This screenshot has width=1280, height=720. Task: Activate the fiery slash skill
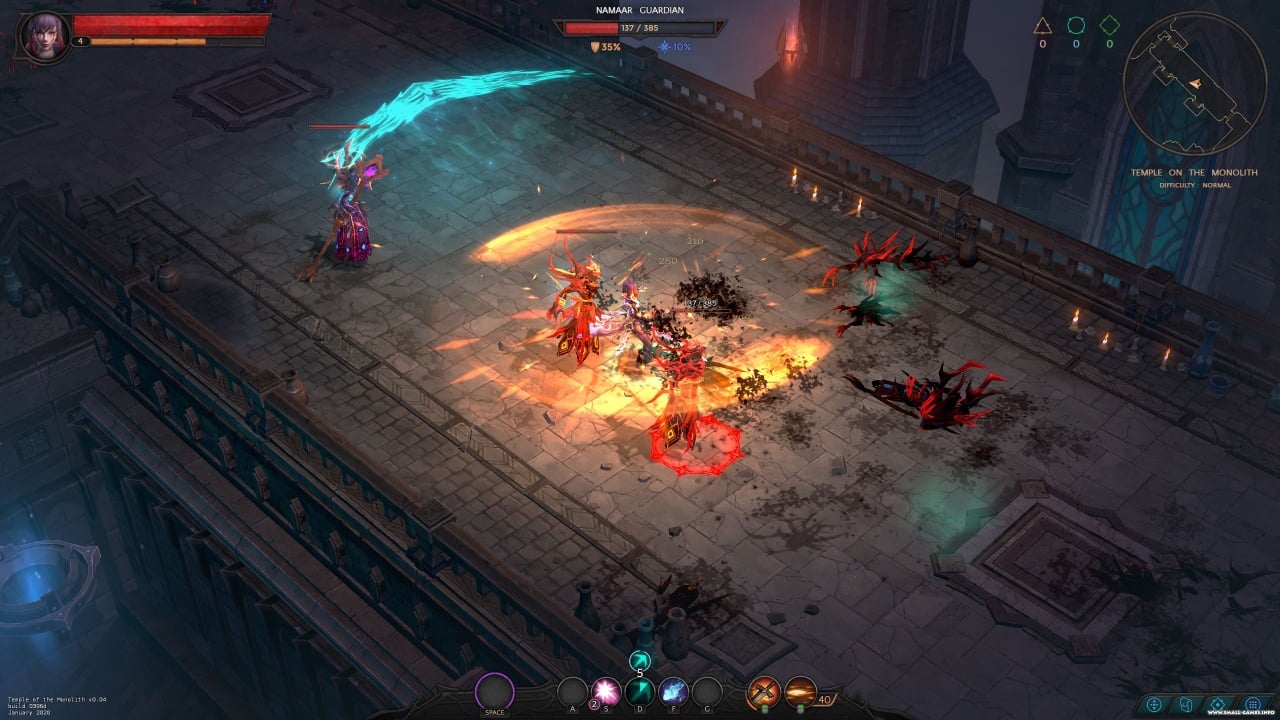800,690
